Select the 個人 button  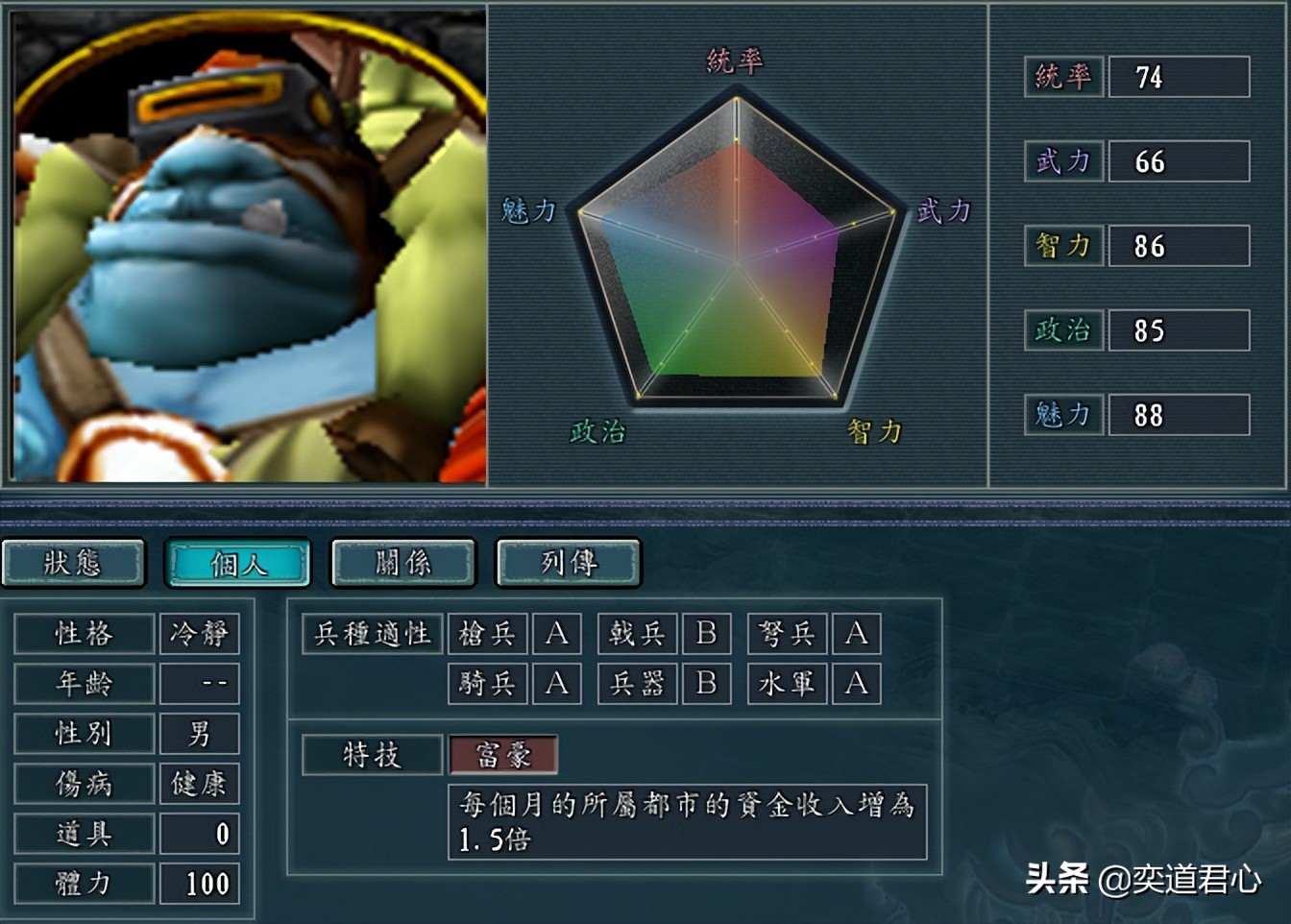pyautogui.click(x=237, y=565)
